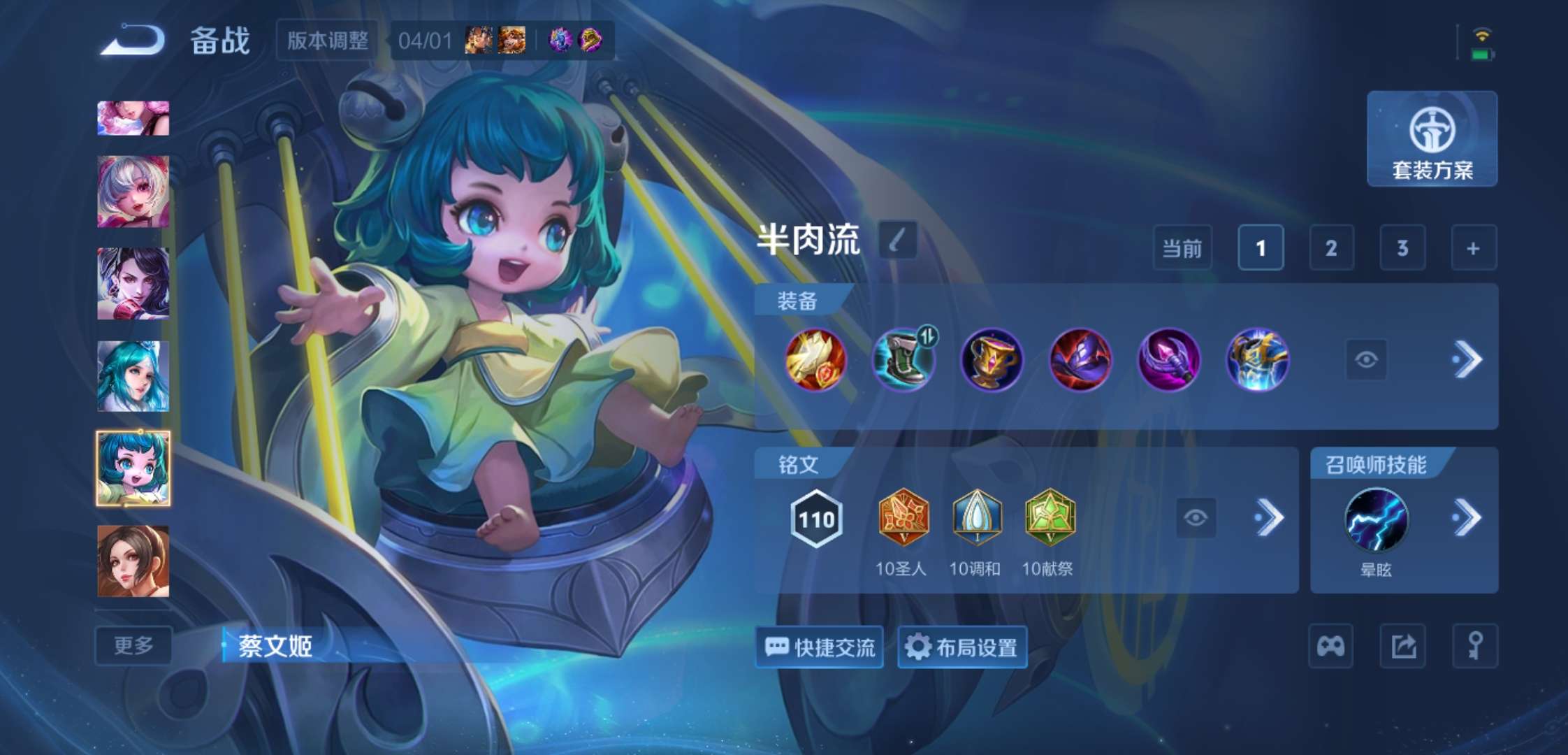1568x755 pixels.
Task: Open the gamepad icon near bottom right
Action: coord(1330,647)
